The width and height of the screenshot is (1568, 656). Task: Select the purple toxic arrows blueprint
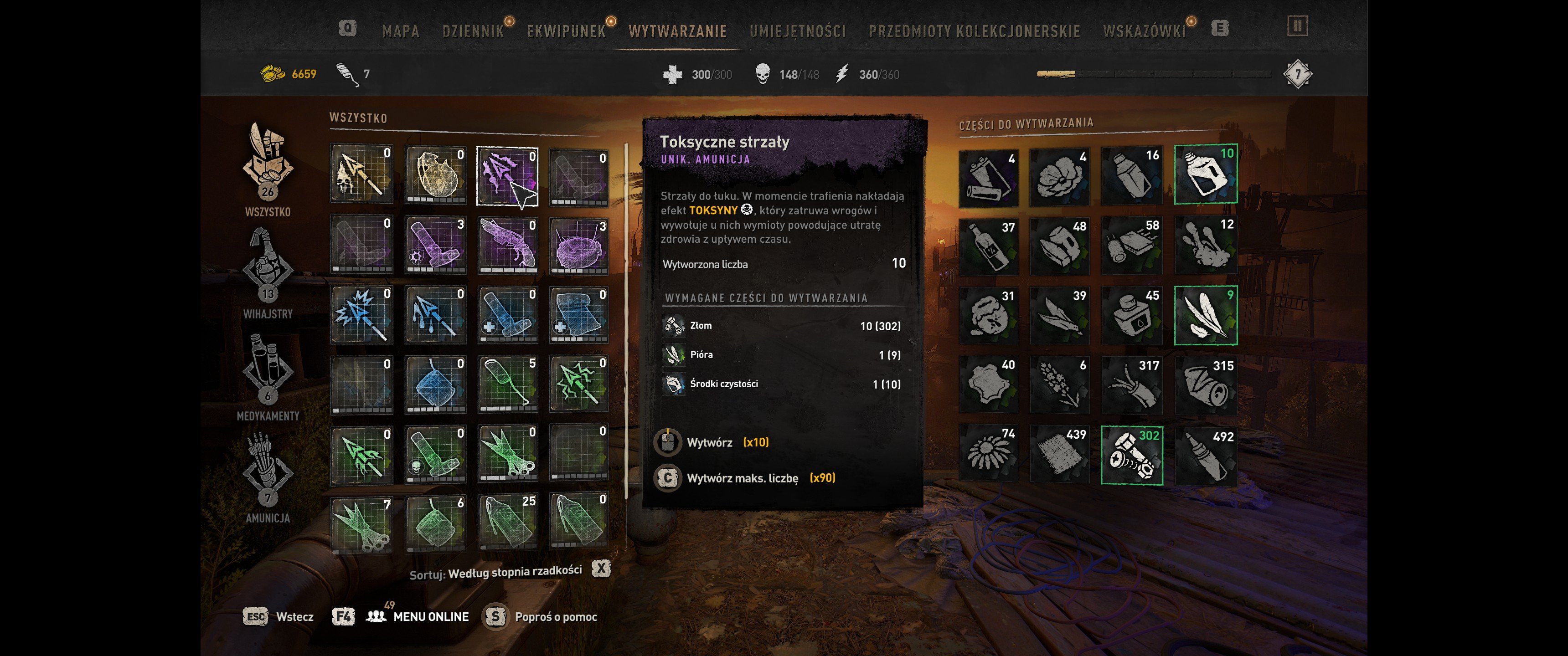(507, 176)
